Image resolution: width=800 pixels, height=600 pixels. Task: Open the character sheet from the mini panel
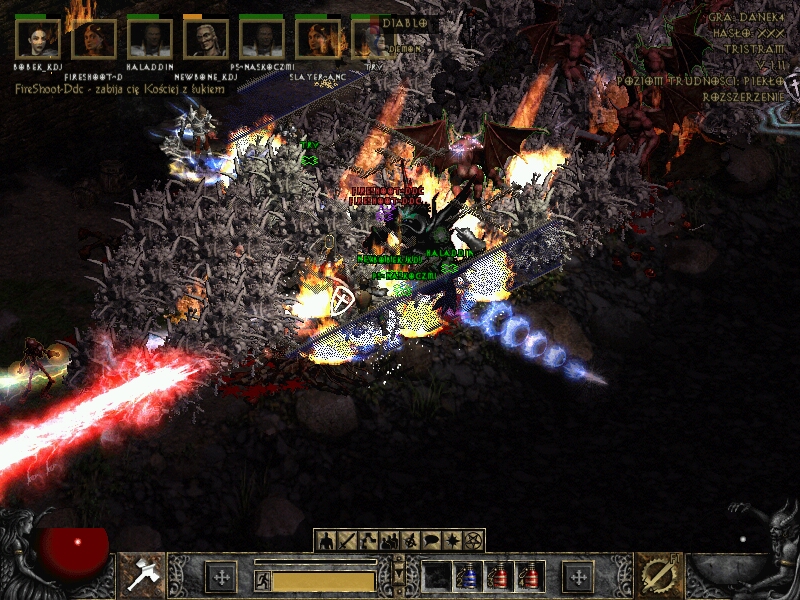326,541
